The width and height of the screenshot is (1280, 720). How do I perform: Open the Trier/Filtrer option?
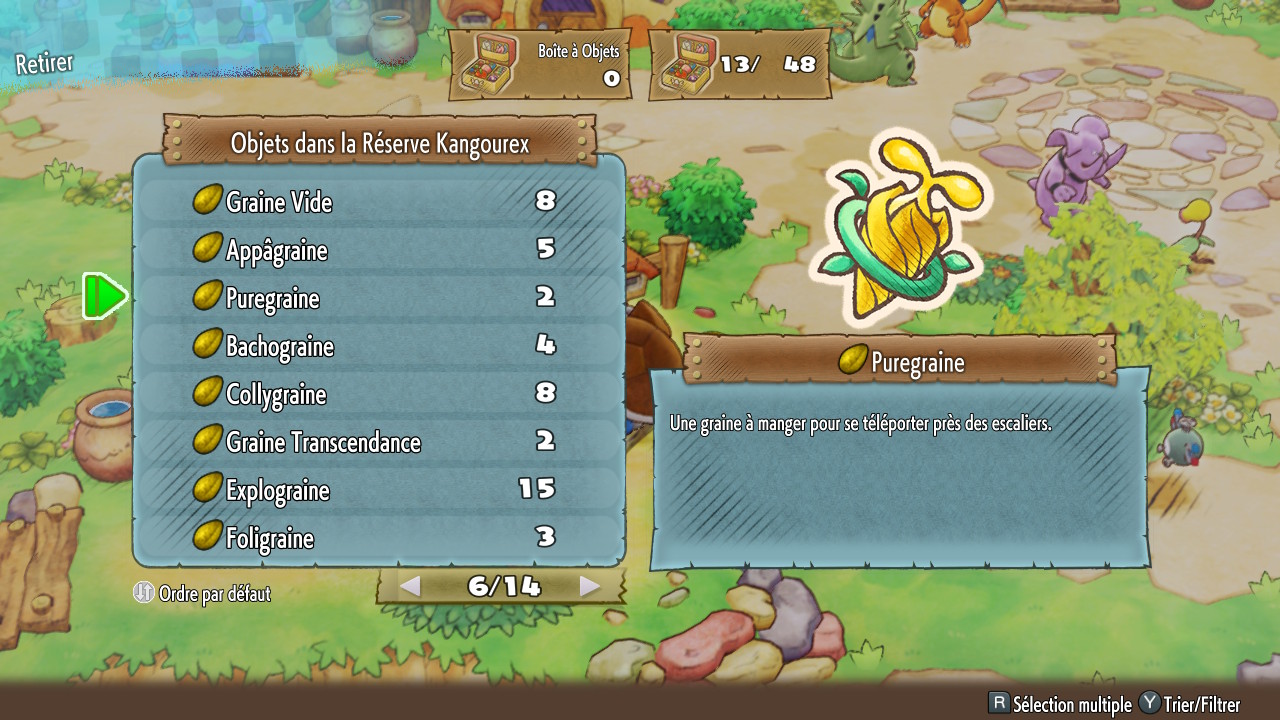[x=1190, y=704]
